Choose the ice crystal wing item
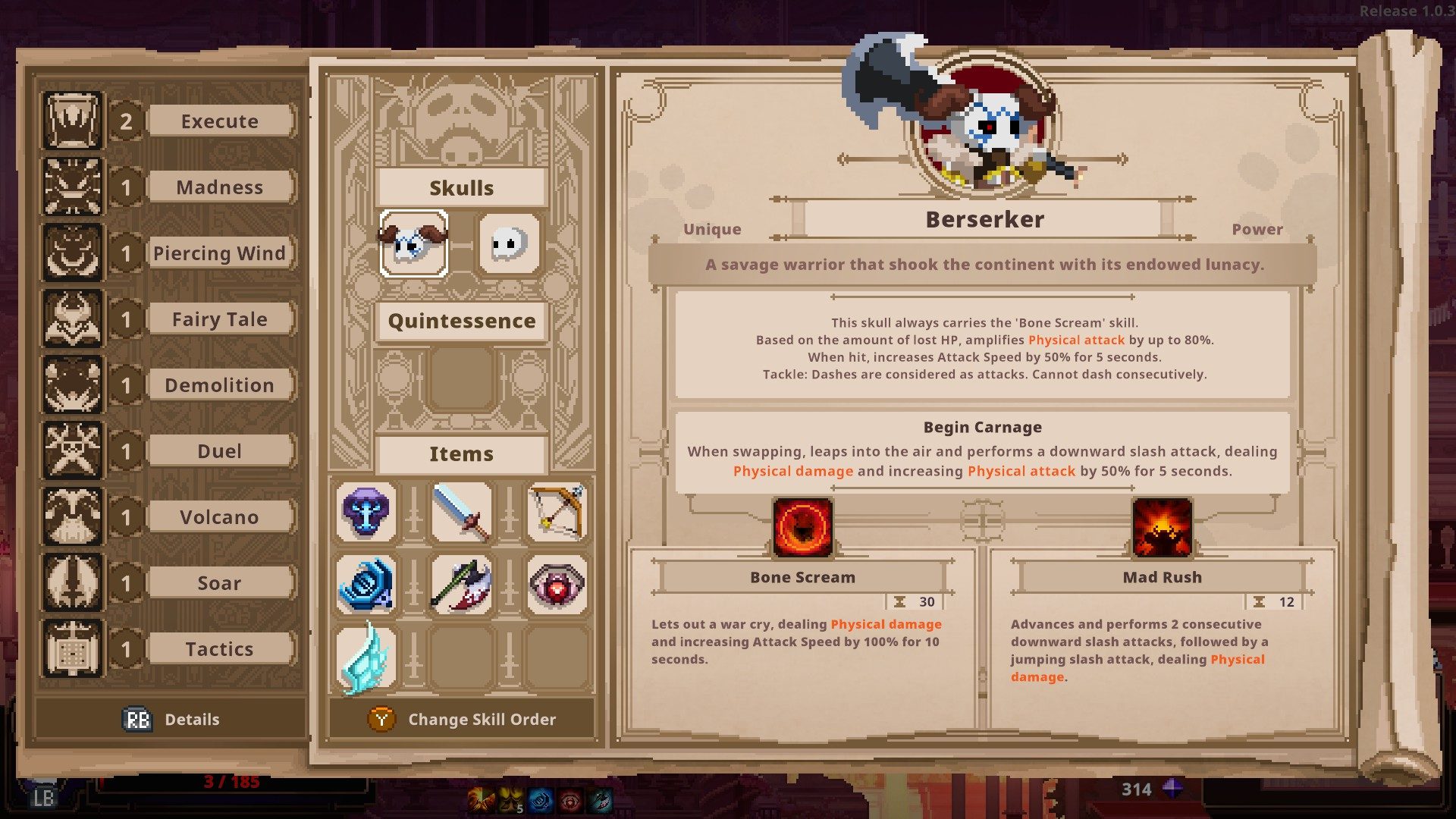 [x=366, y=657]
